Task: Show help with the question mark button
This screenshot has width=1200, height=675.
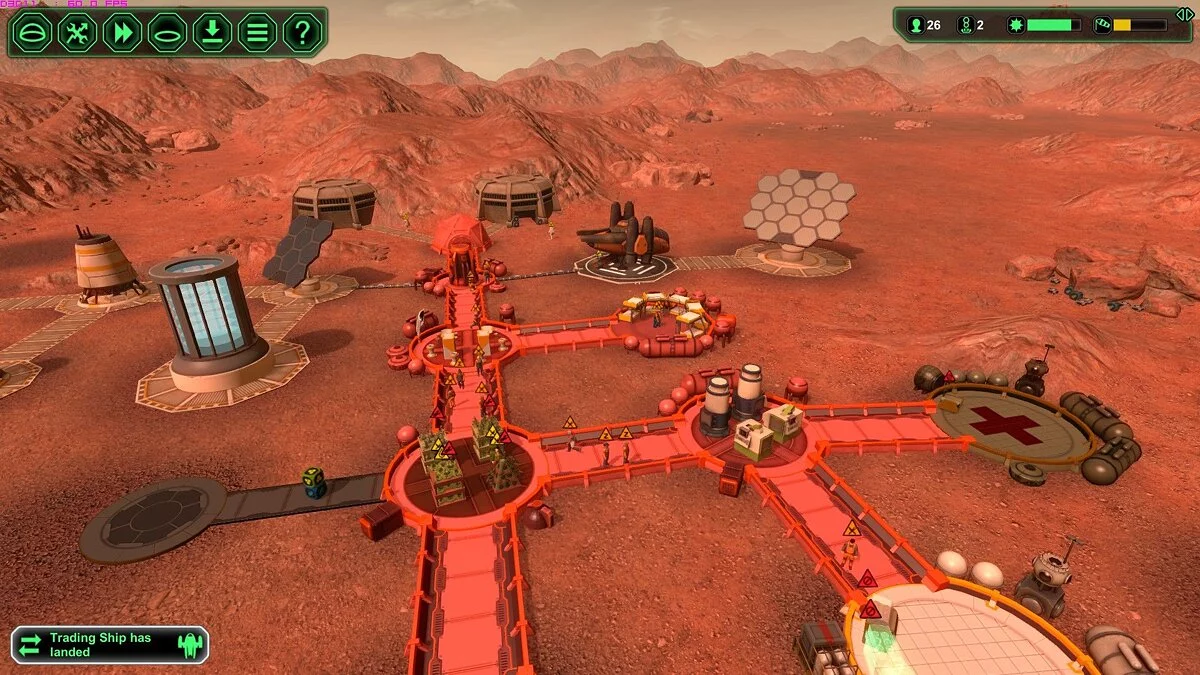Action: coord(302,32)
